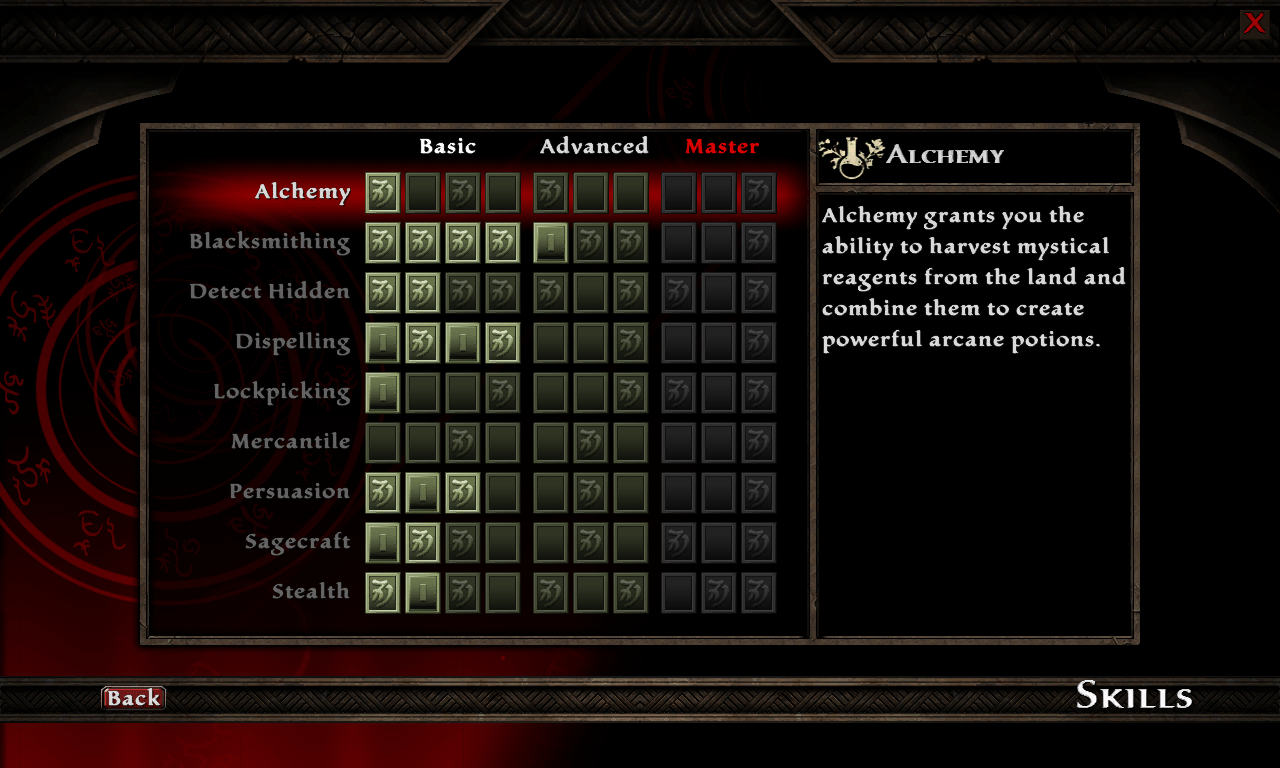Screen dimensions: 1280x768
Task: Select the second Sagecraft Basic skill rune
Action: pos(421,542)
